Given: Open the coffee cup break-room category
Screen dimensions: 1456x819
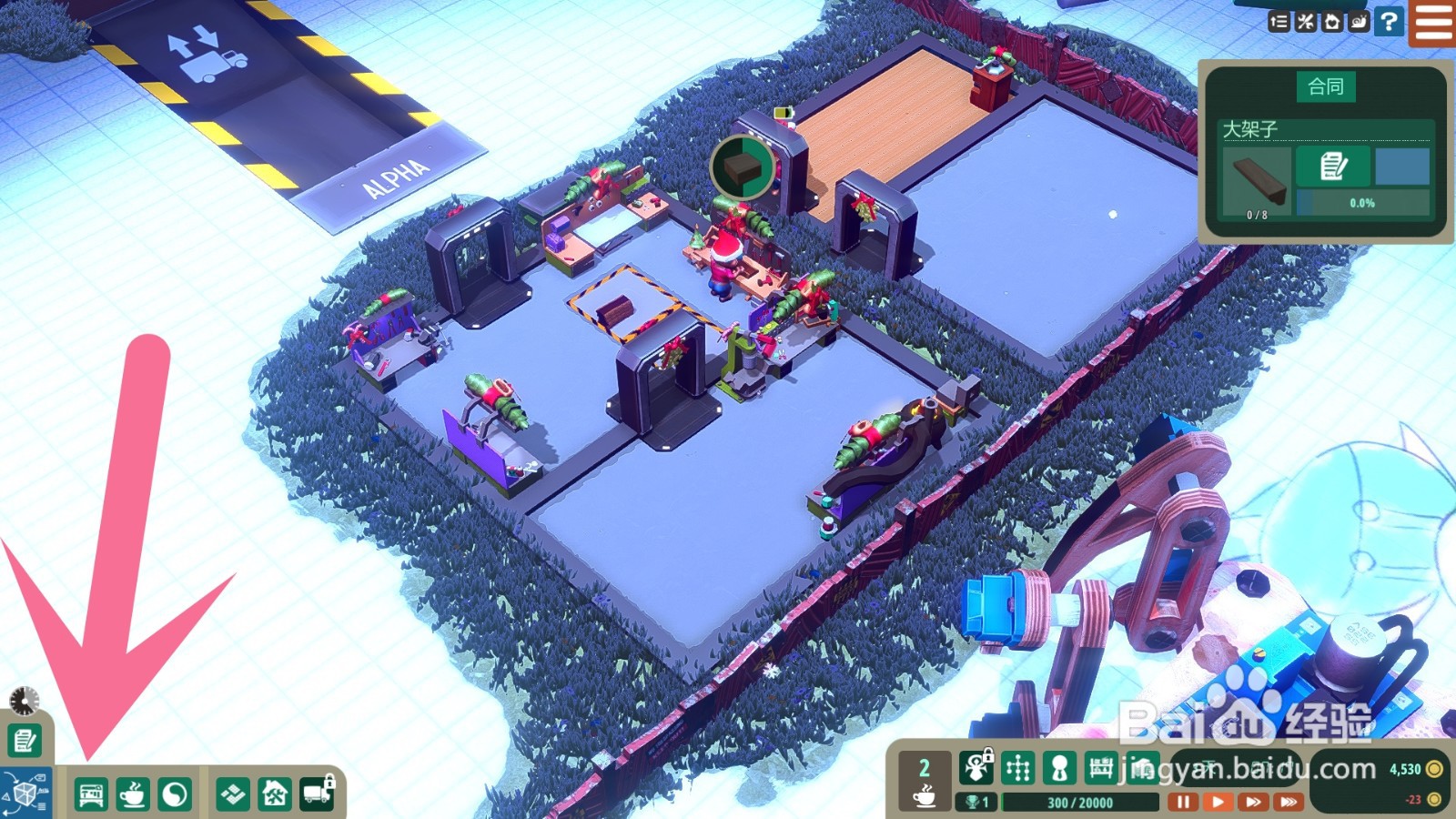Looking at the screenshot, I should point(133,794).
